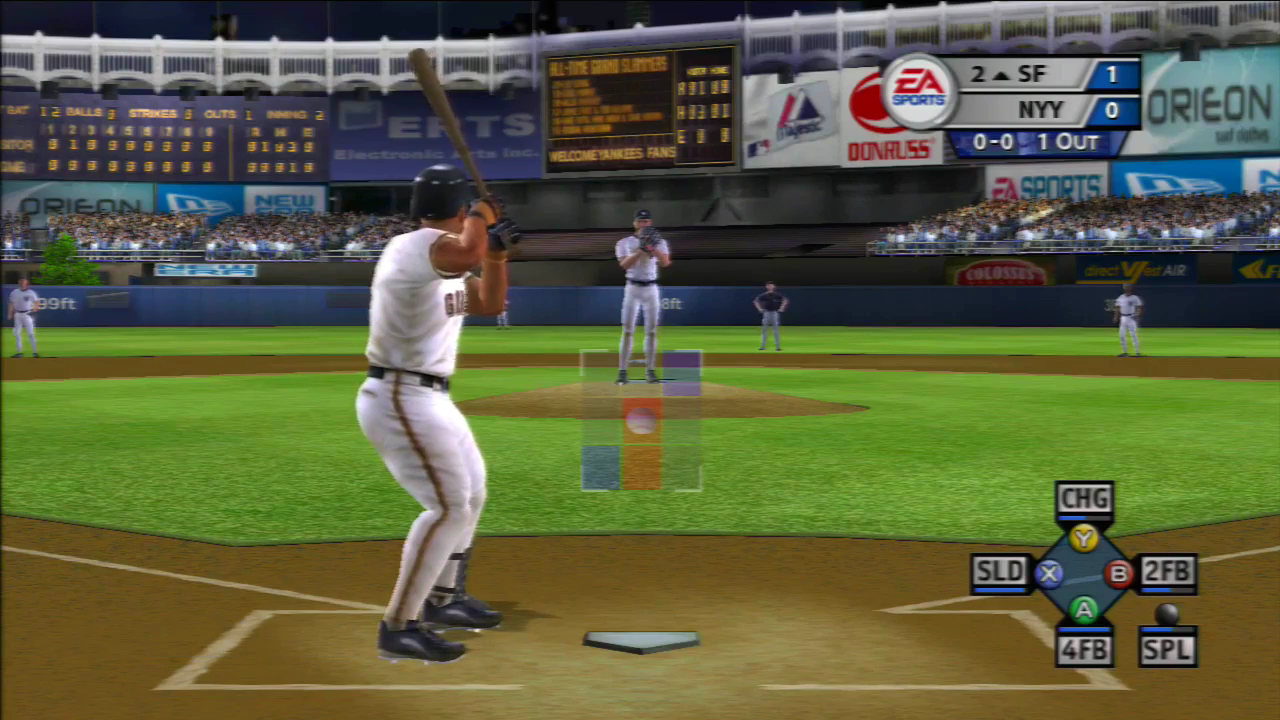
Task: Select the 2FB two-seam fastball icon
Action: pos(1168,572)
